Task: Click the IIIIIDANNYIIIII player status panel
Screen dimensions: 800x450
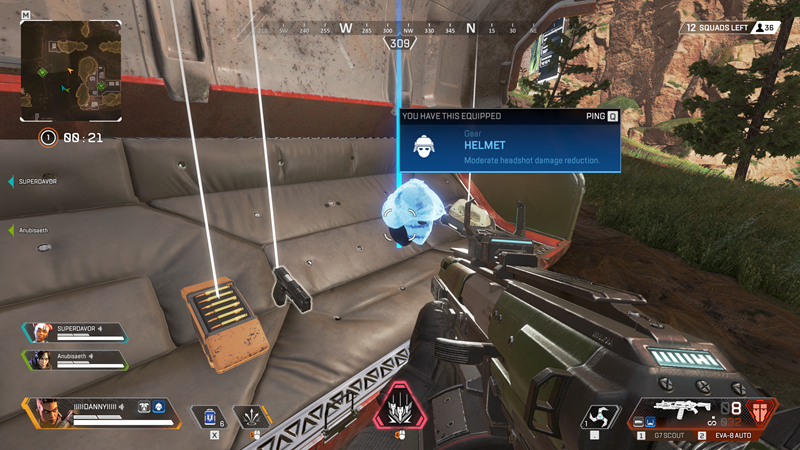Action: click(100, 410)
